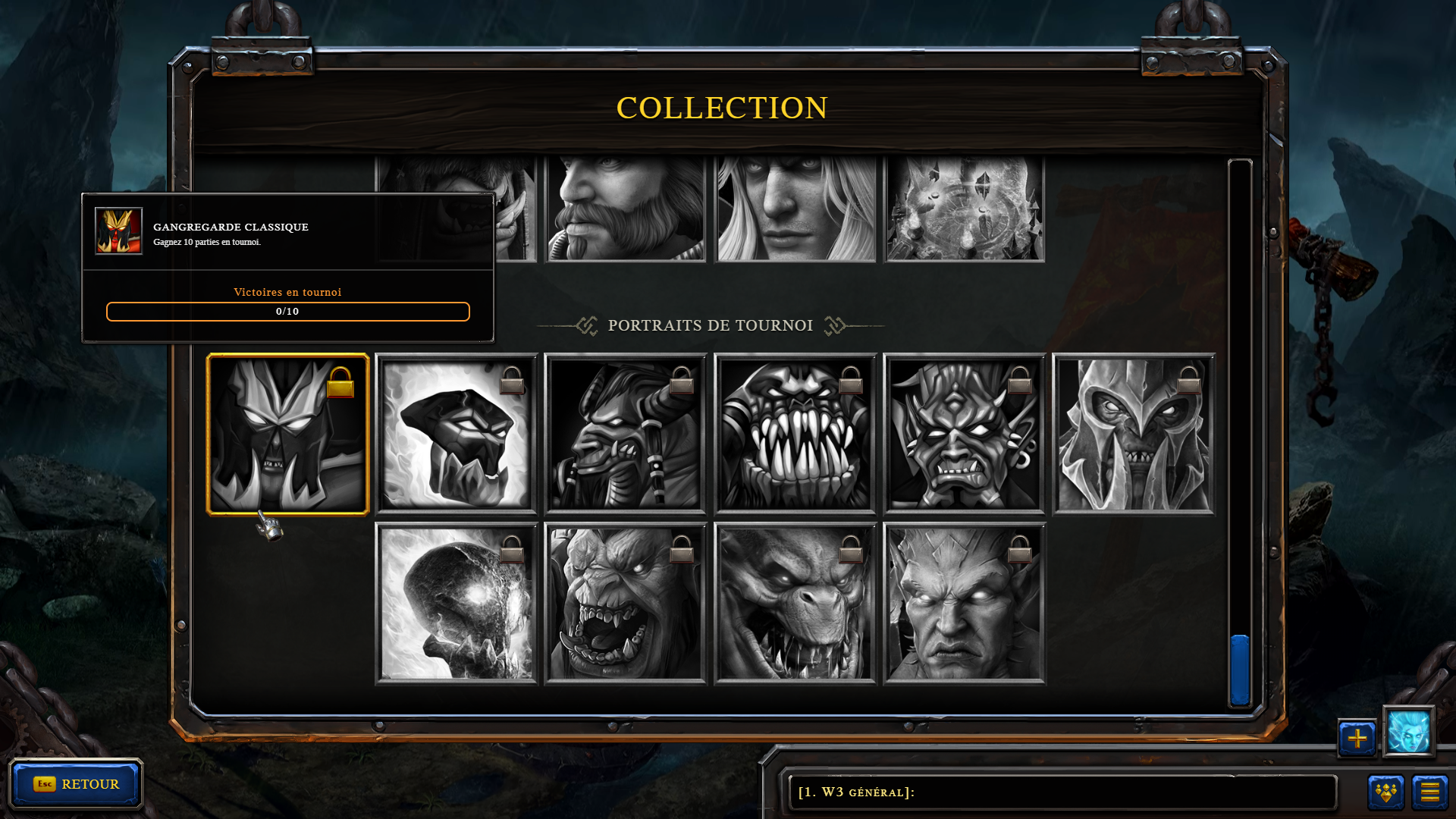The width and height of the screenshot is (1456, 819).
Task: Choose the long-haired pale man portrait
Action: pyautogui.click(x=795, y=209)
